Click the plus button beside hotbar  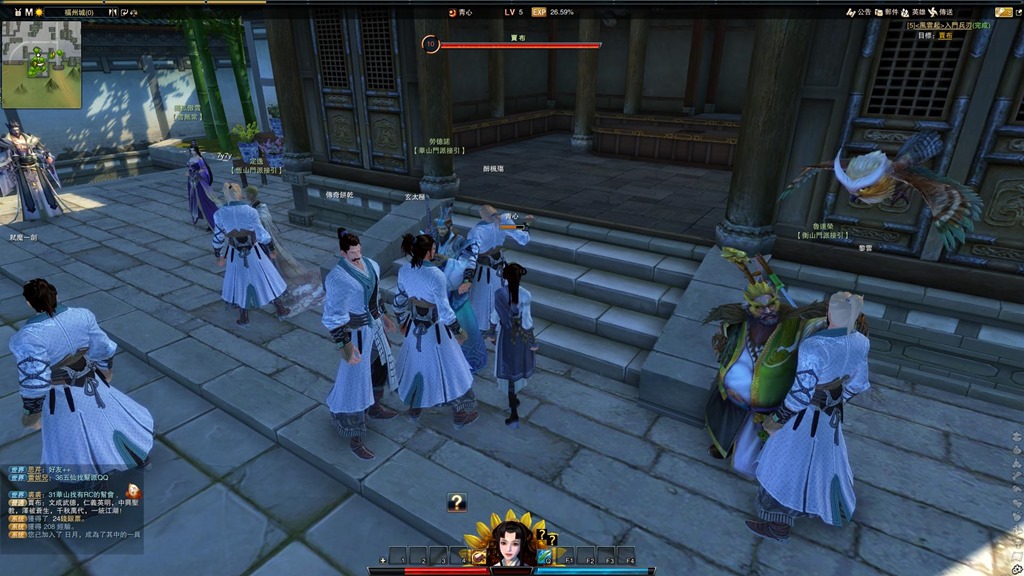point(384,560)
